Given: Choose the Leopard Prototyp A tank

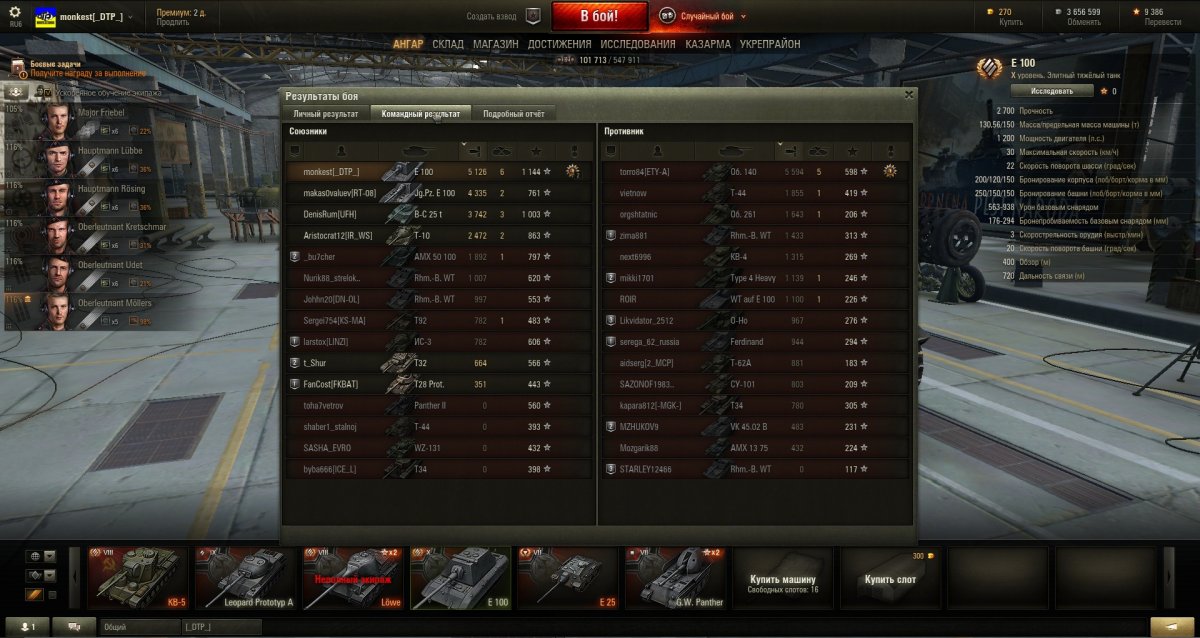Looking at the screenshot, I should click(244, 577).
